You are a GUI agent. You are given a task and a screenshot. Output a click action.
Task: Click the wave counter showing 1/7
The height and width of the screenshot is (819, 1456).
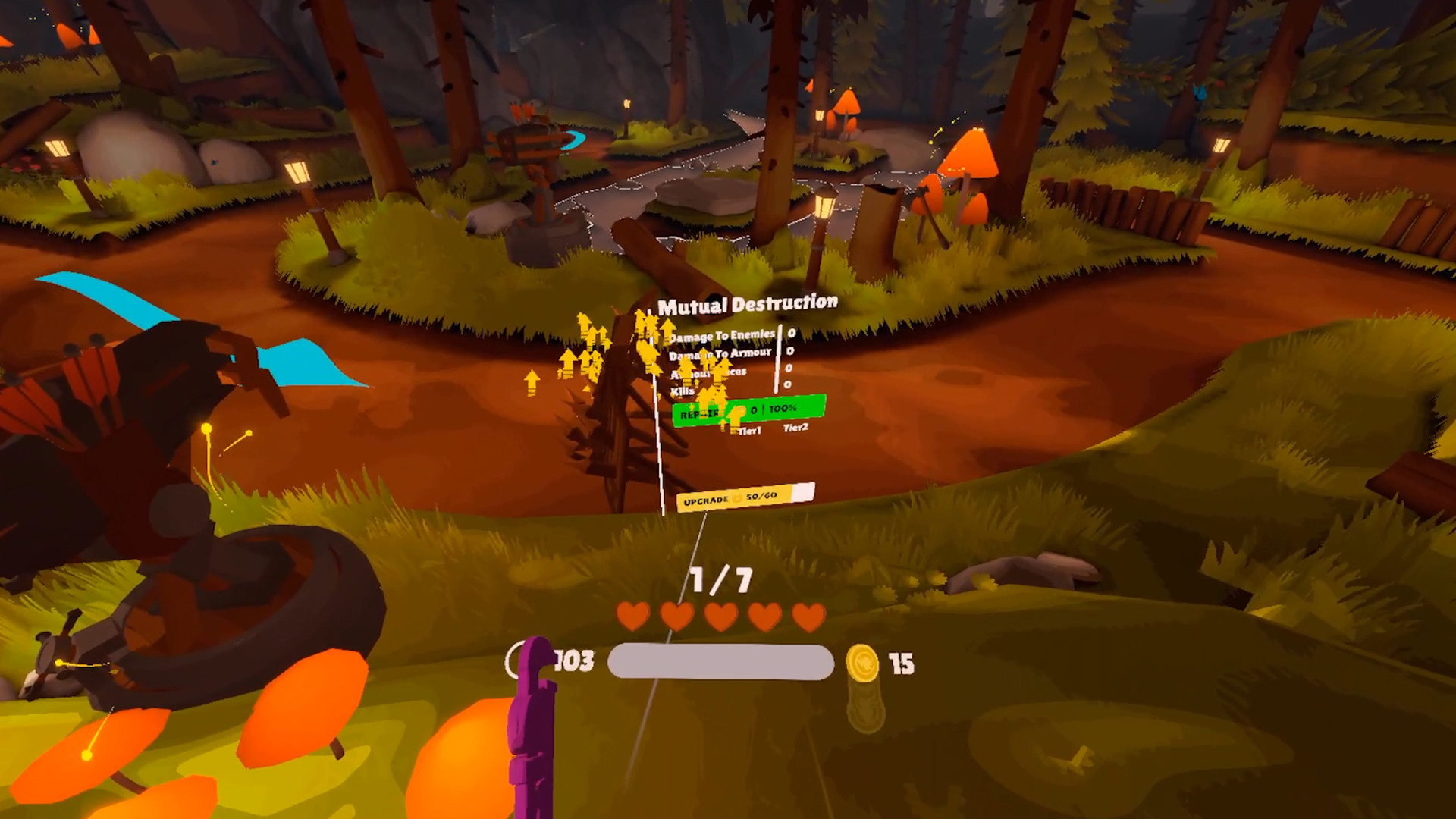(x=719, y=579)
